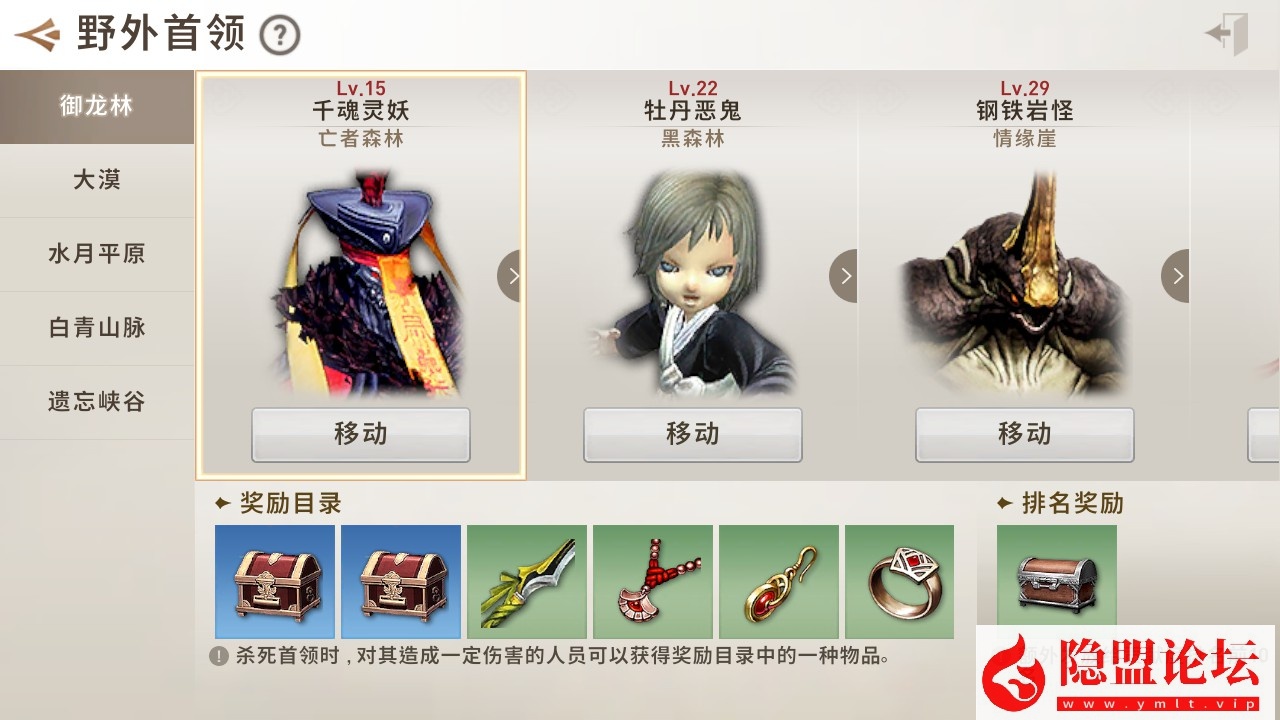Switch to the 遗忘峡谷 tab
The height and width of the screenshot is (720, 1280).
95,401
